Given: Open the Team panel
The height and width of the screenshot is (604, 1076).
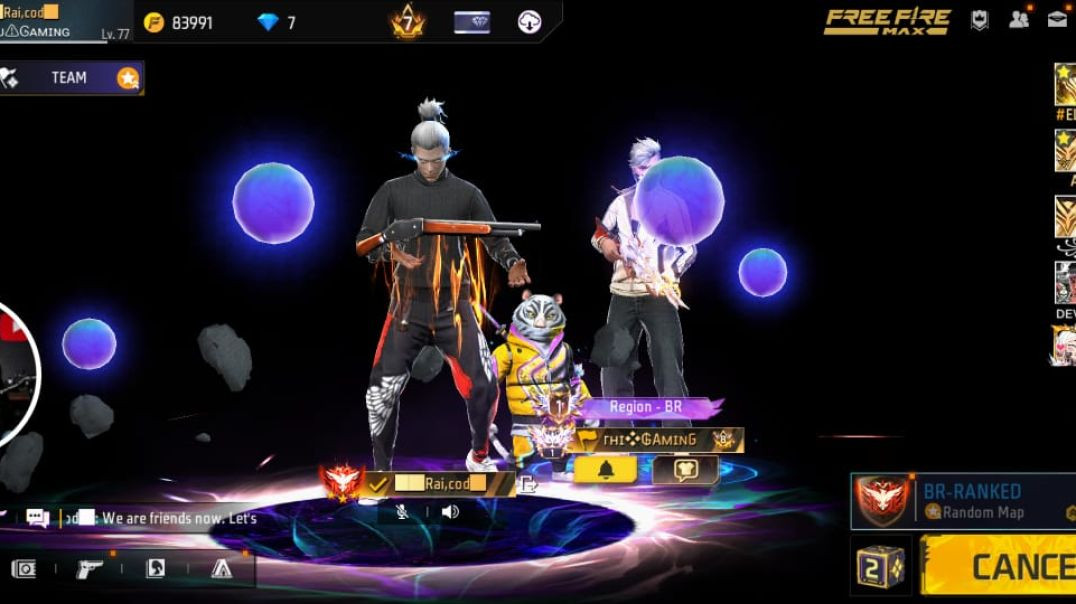Looking at the screenshot, I should click(70, 78).
